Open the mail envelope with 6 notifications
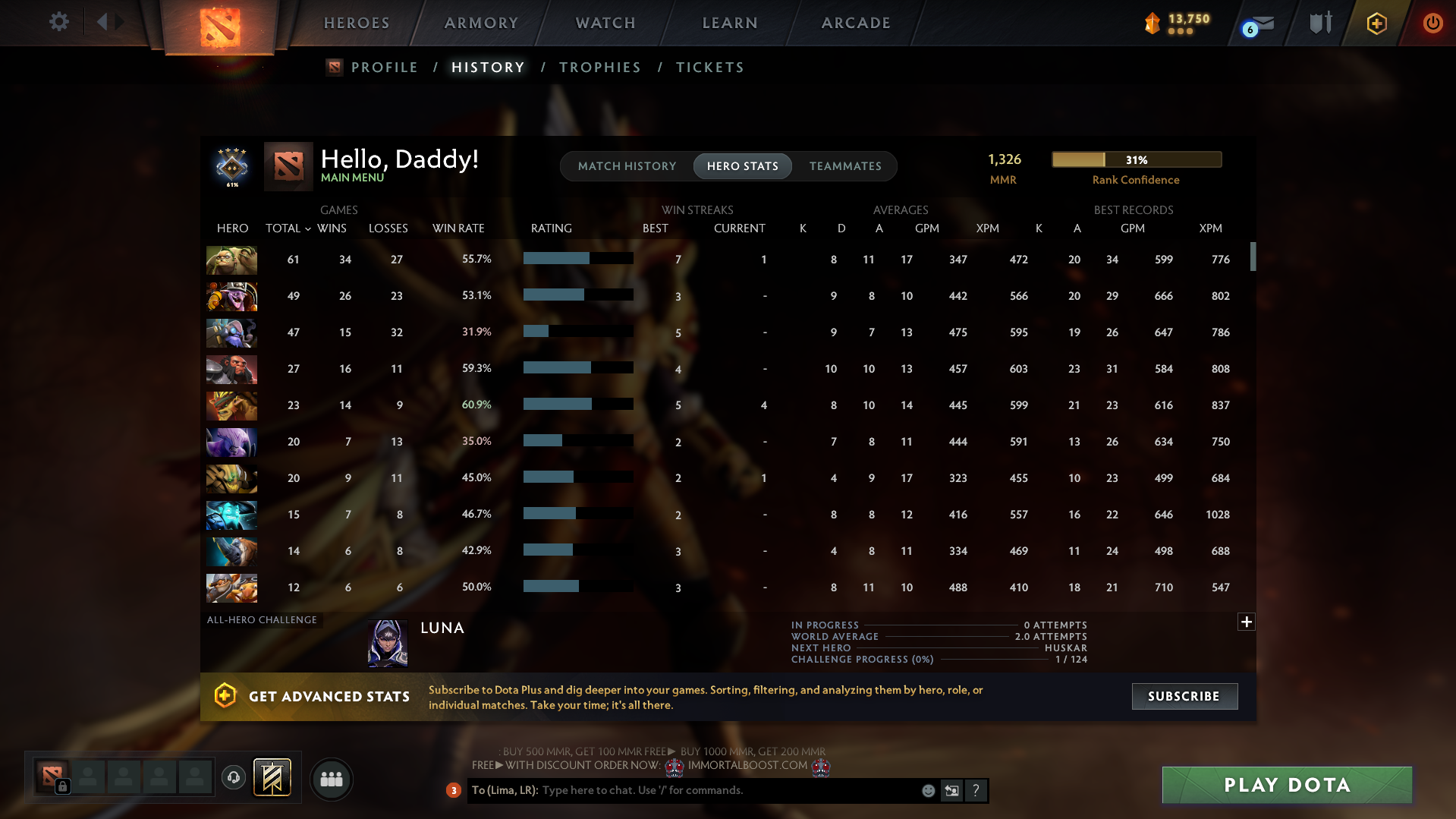 coord(1262,24)
